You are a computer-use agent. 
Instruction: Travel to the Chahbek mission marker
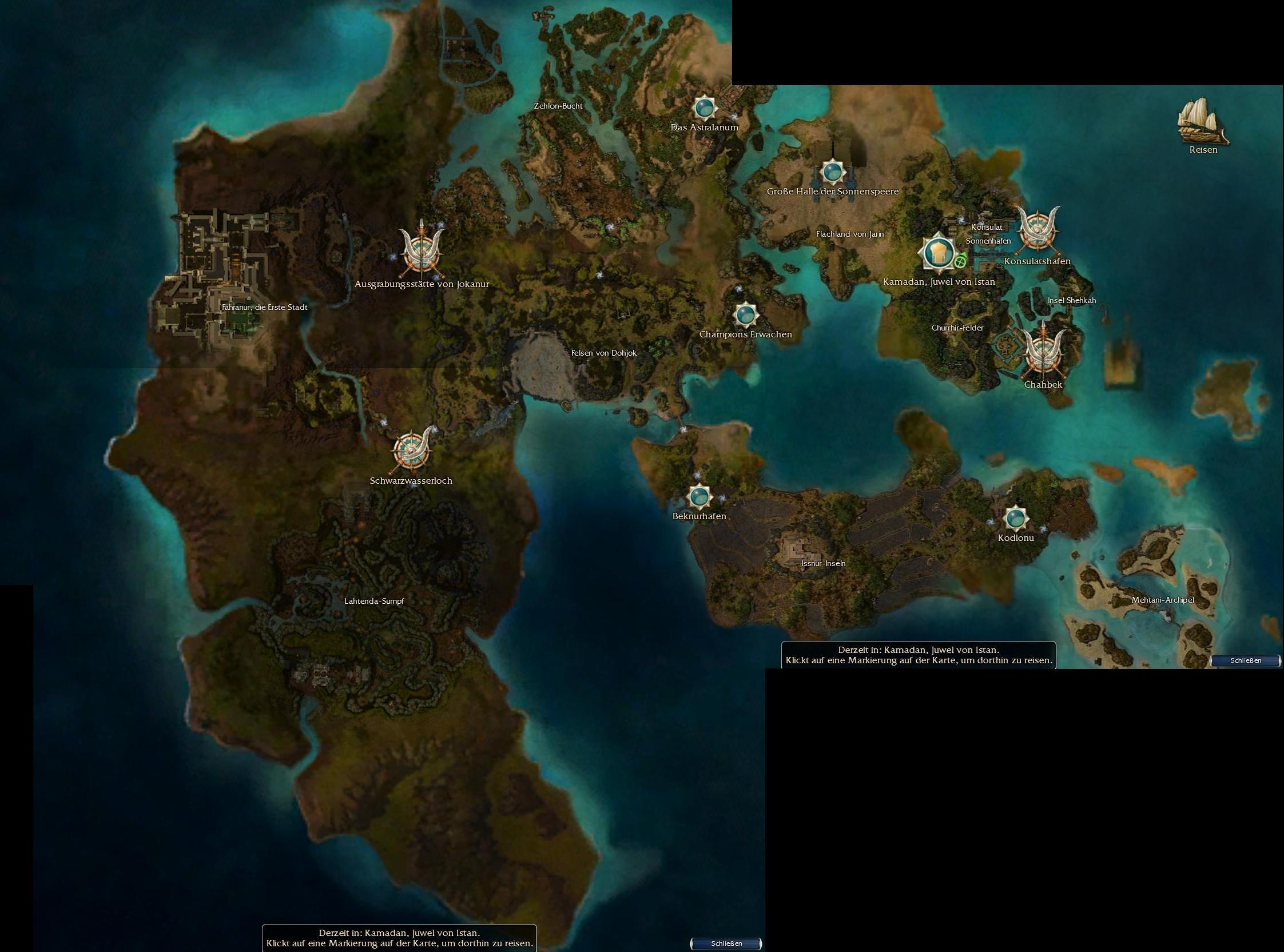[1043, 353]
